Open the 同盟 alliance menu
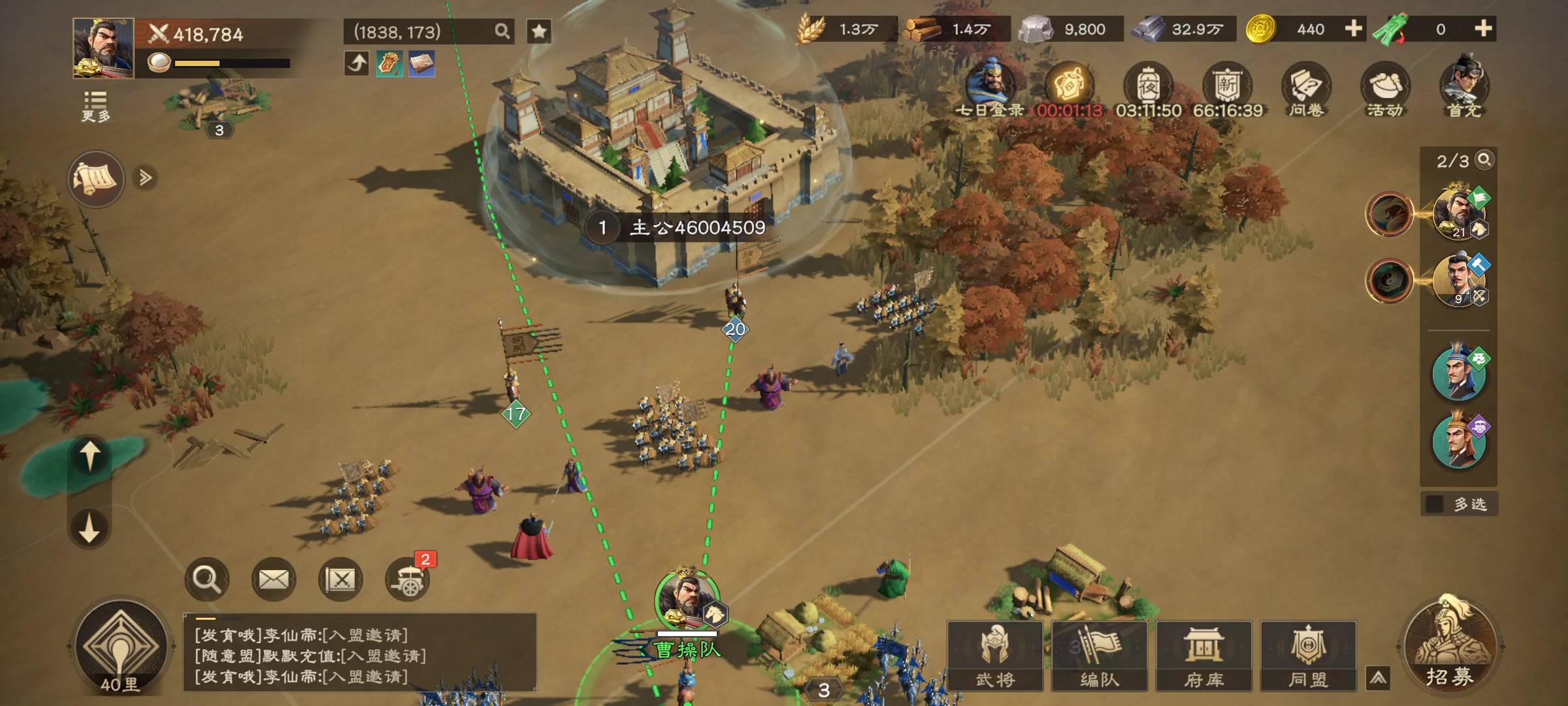Screen dimensions: 1568x706 [x=1308, y=655]
